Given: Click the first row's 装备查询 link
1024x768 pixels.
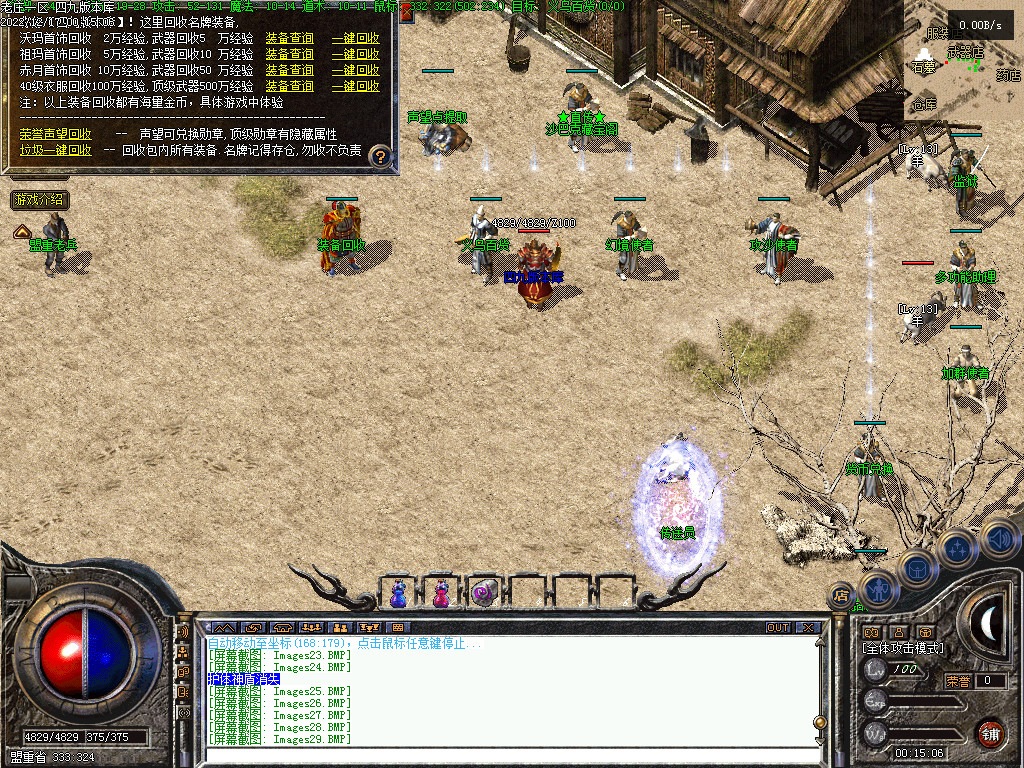Looking at the screenshot, I should 289,38.
